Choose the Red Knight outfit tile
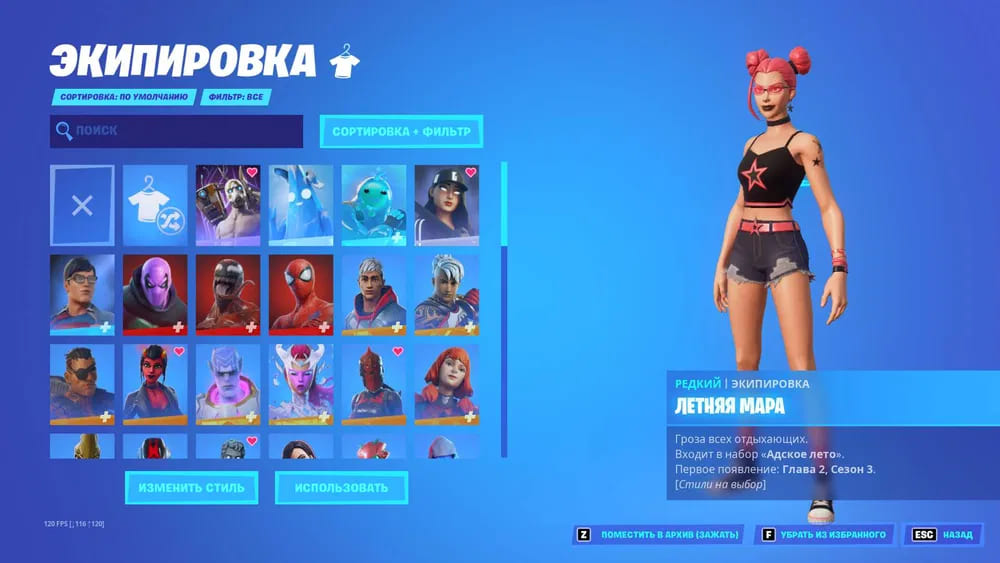Image resolution: width=1000 pixels, height=563 pixels. [374, 383]
